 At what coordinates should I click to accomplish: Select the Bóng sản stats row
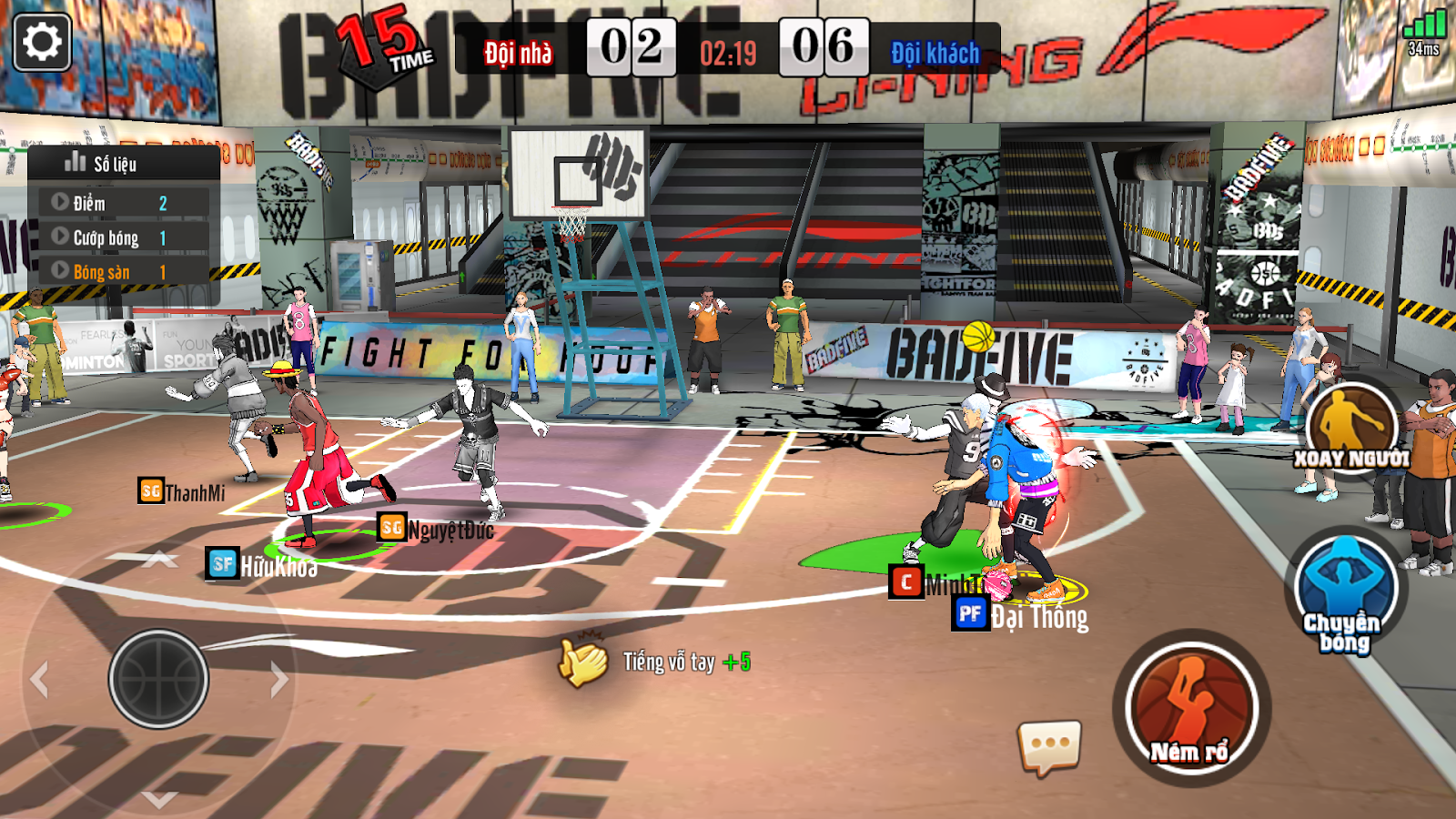tap(124, 272)
